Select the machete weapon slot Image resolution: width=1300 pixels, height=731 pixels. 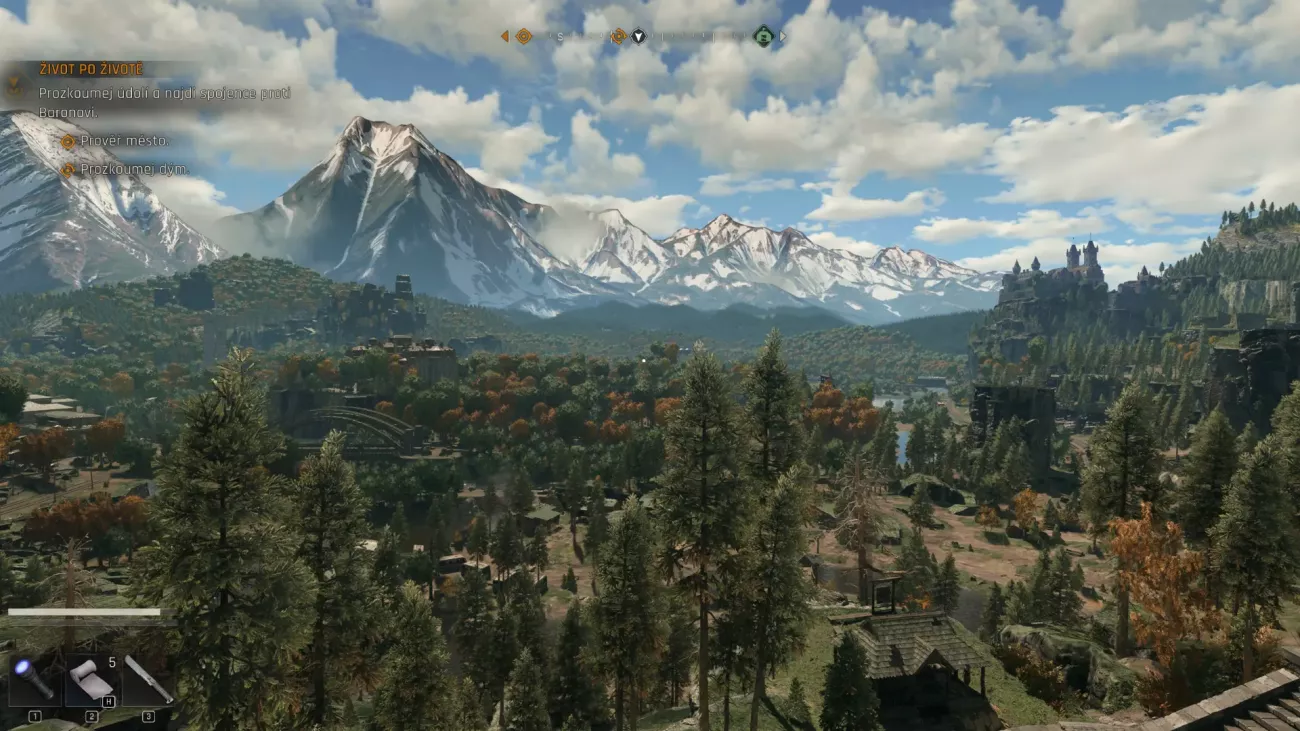(x=148, y=681)
